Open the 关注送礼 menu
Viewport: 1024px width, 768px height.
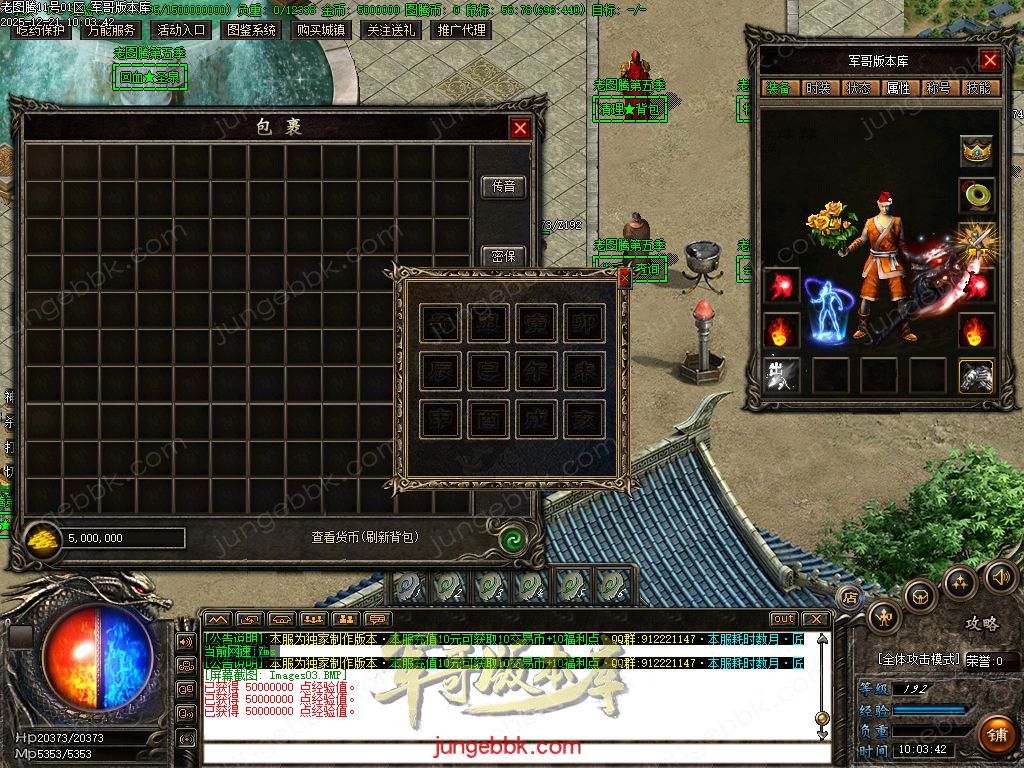(391, 30)
